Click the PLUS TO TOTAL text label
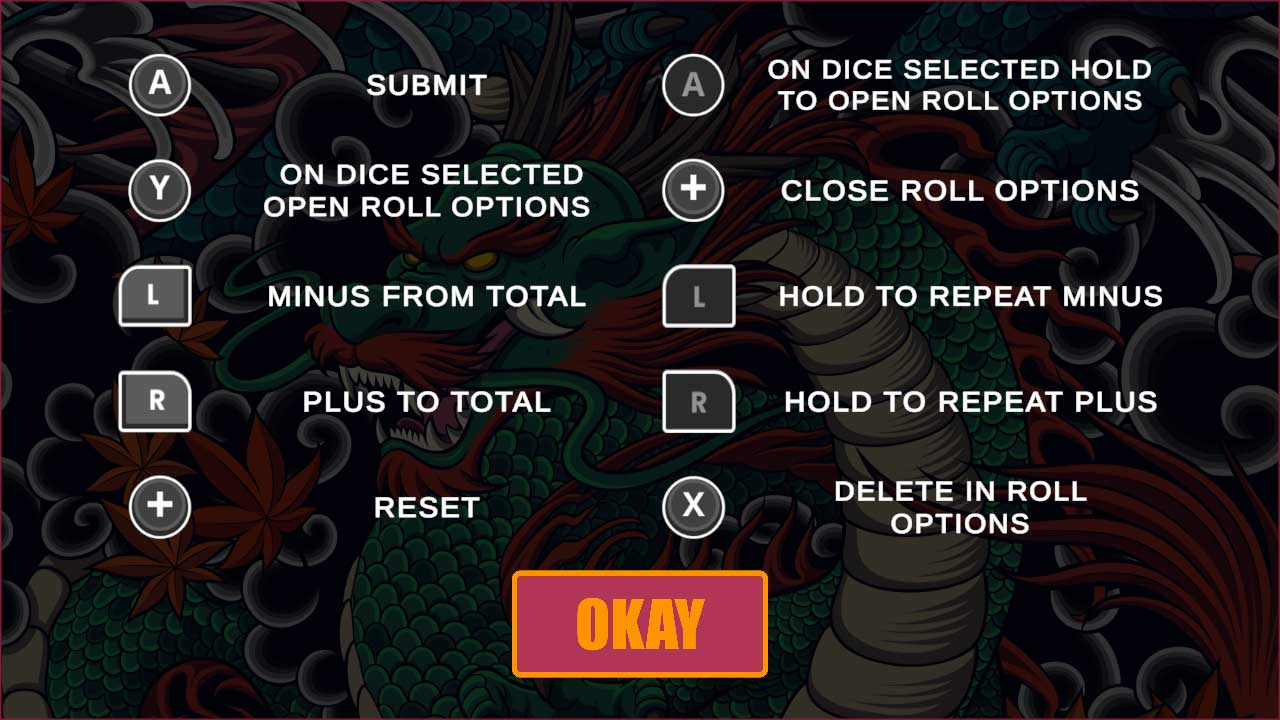Screen dimensions: 1280x720 pyautogui.click(x=426, y=402)
